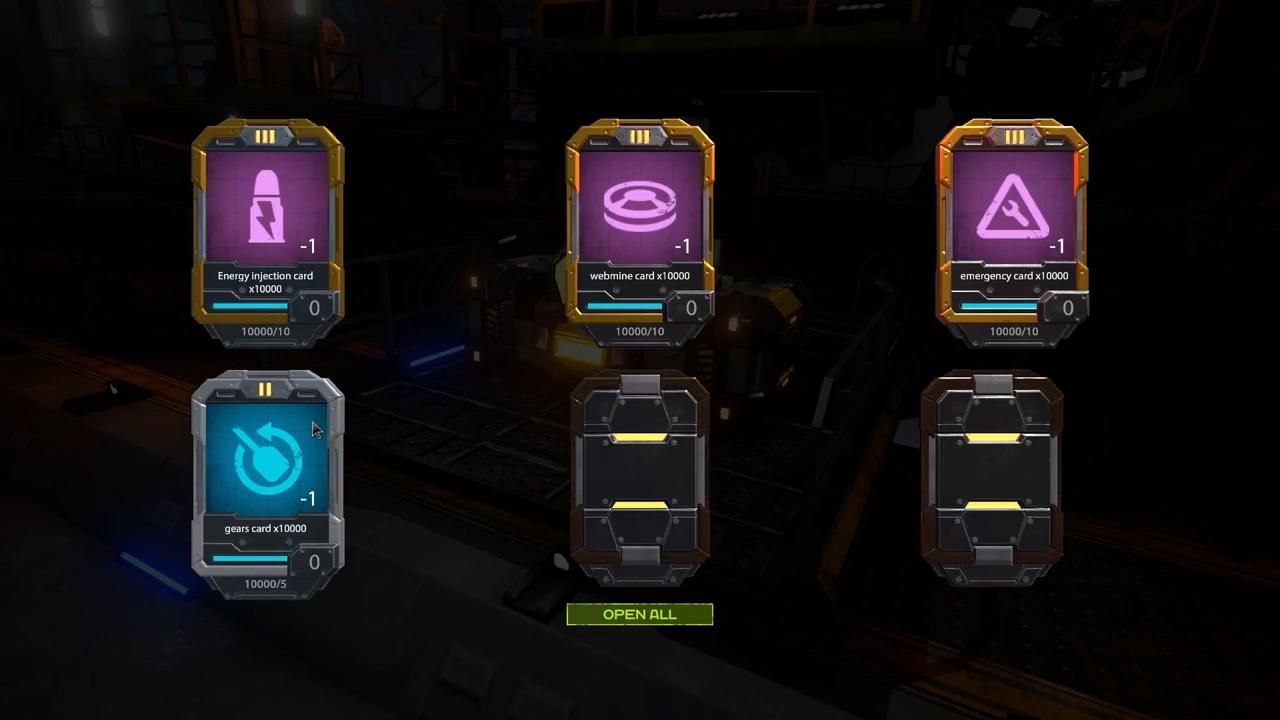Click the OPEN ALL button

(x=640, y=614)
